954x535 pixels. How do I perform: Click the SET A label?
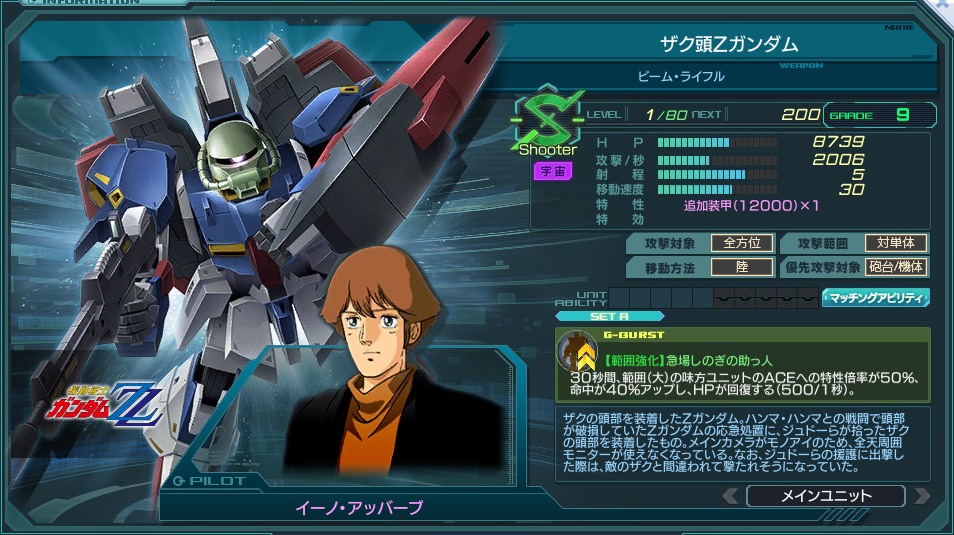click(609, 316)
